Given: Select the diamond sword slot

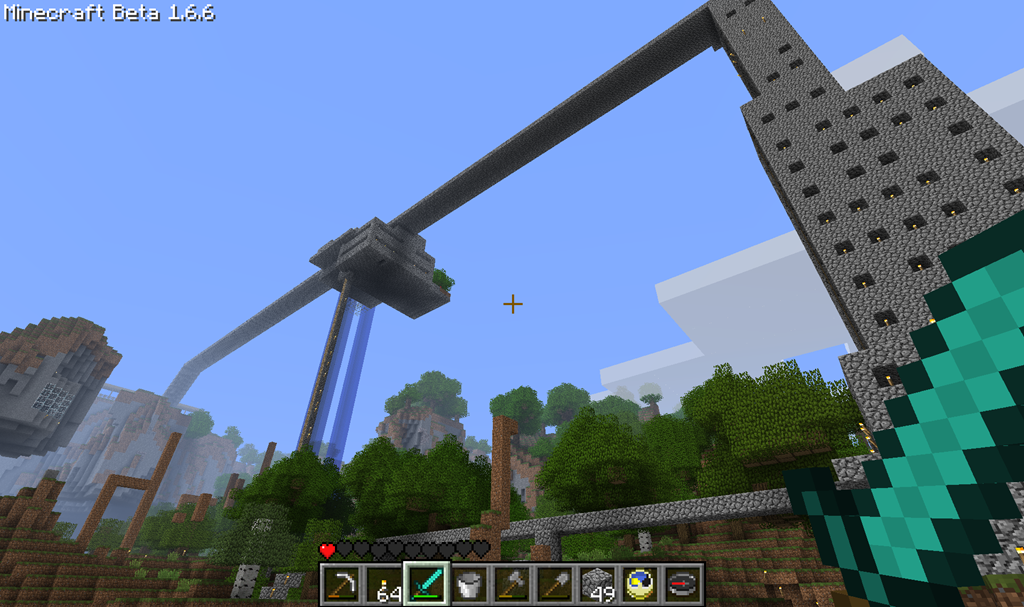Looking at the screenshot, I should tap(427, 584).
